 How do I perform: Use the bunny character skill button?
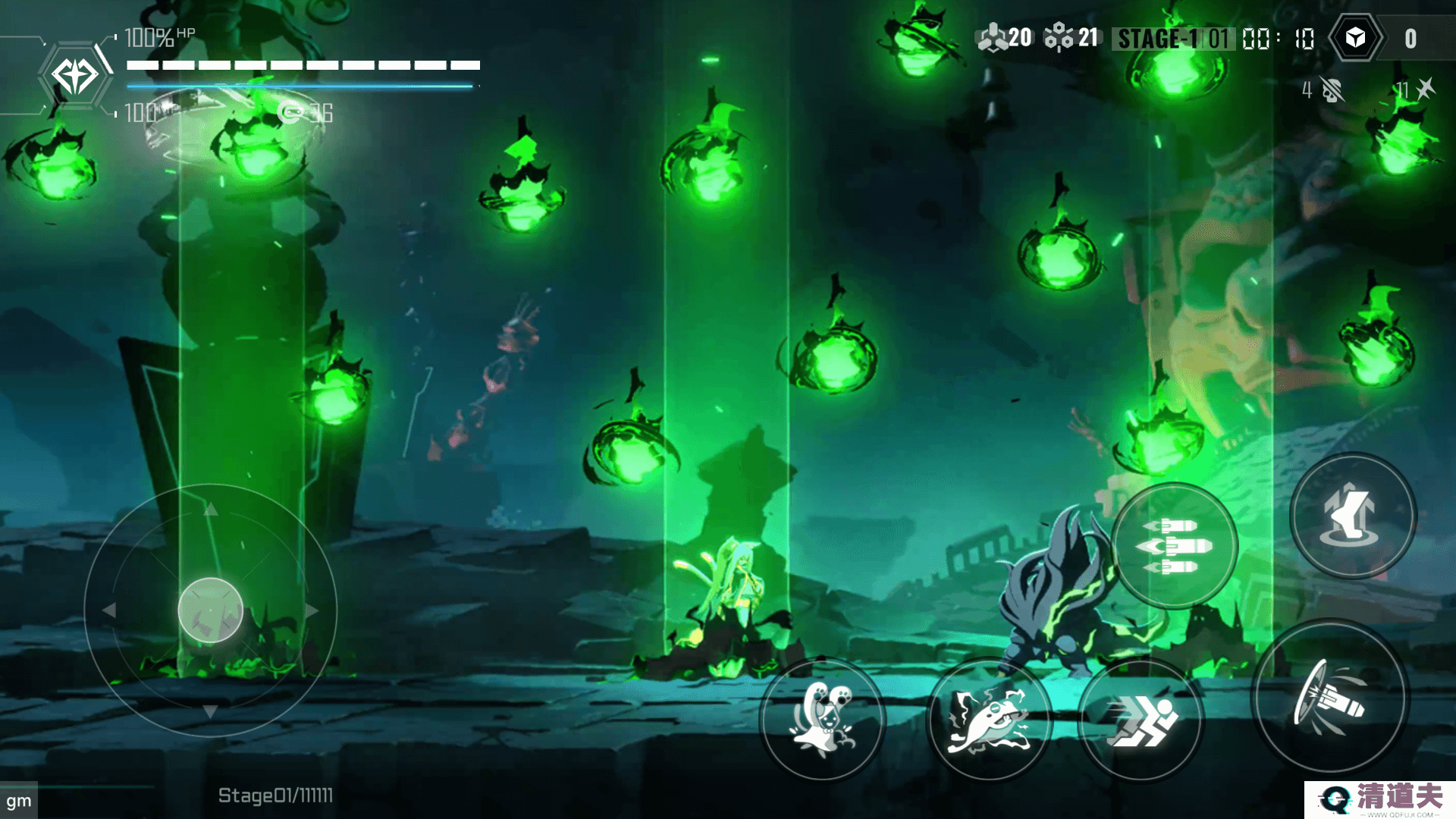coord(822,719)
